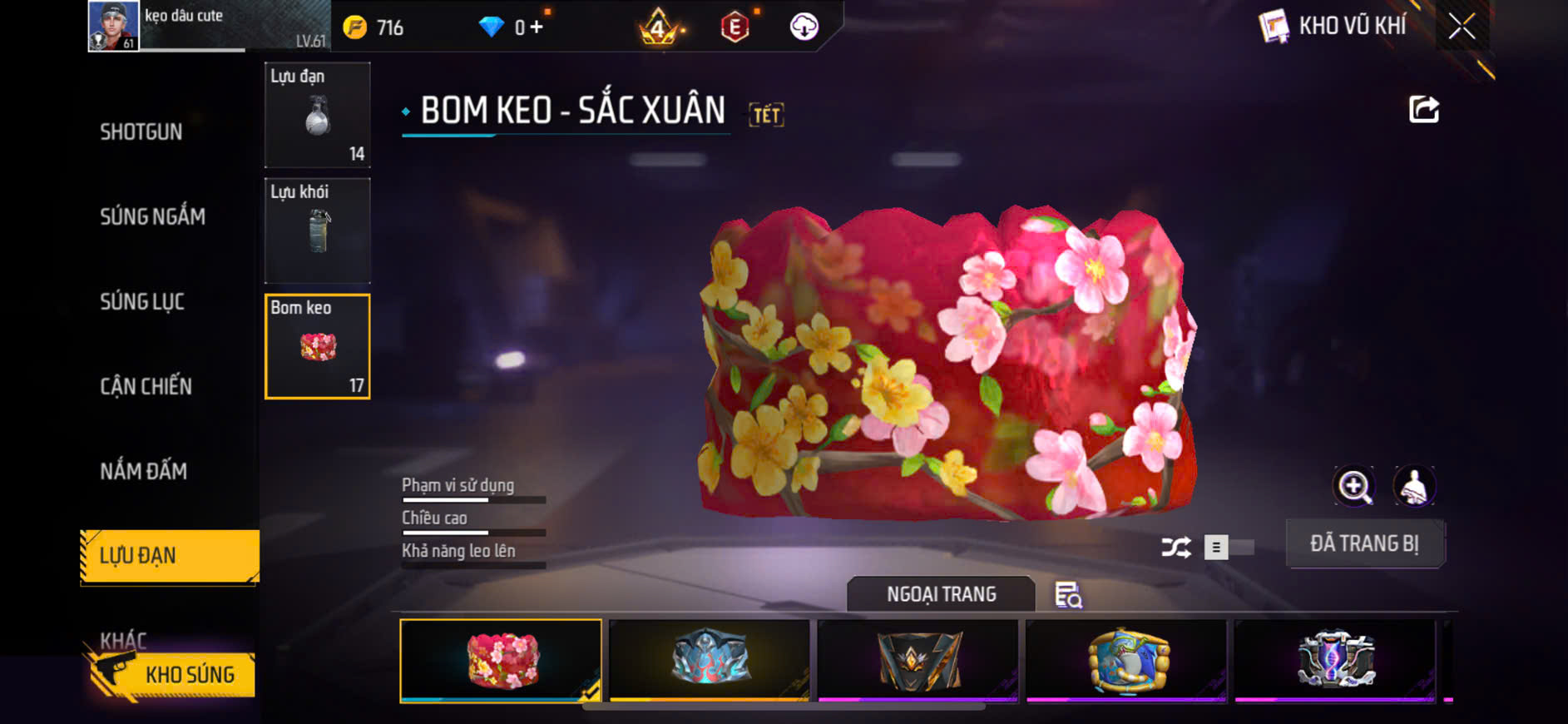The width and height of the screenshot is (1568, 724).
Task: Select the Súng Lục category
Action: [x=142, y=301]
